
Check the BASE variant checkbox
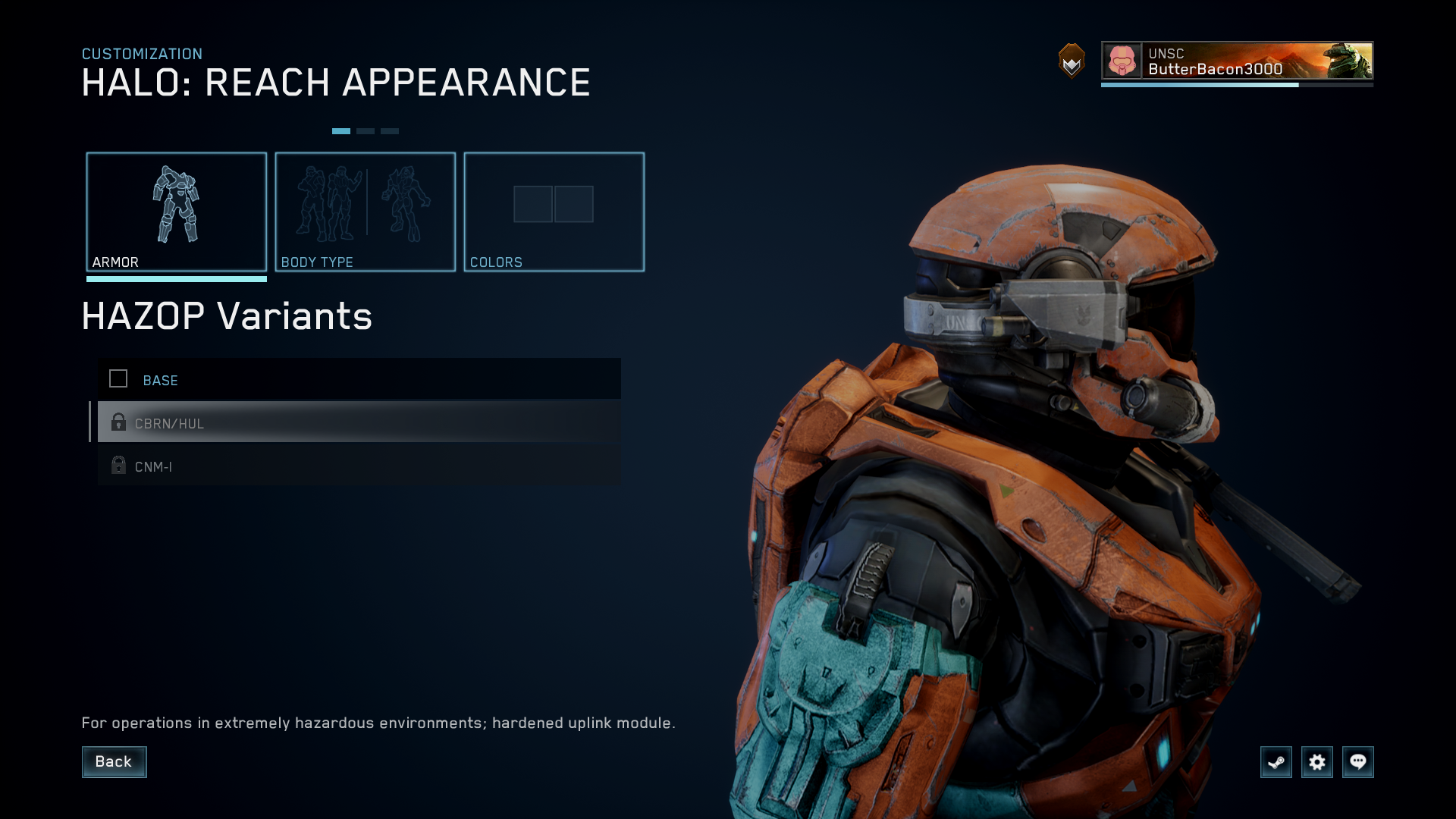118,379
